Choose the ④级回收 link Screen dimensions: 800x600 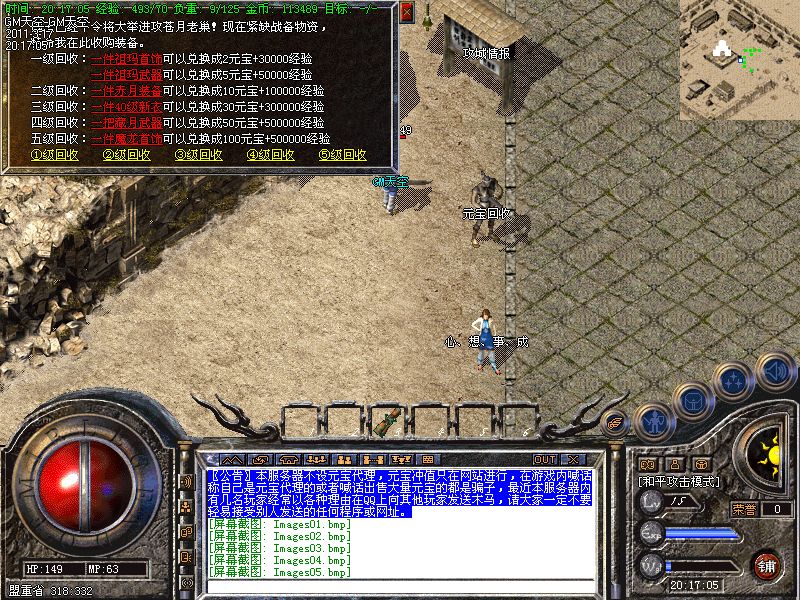click(270, 155)
